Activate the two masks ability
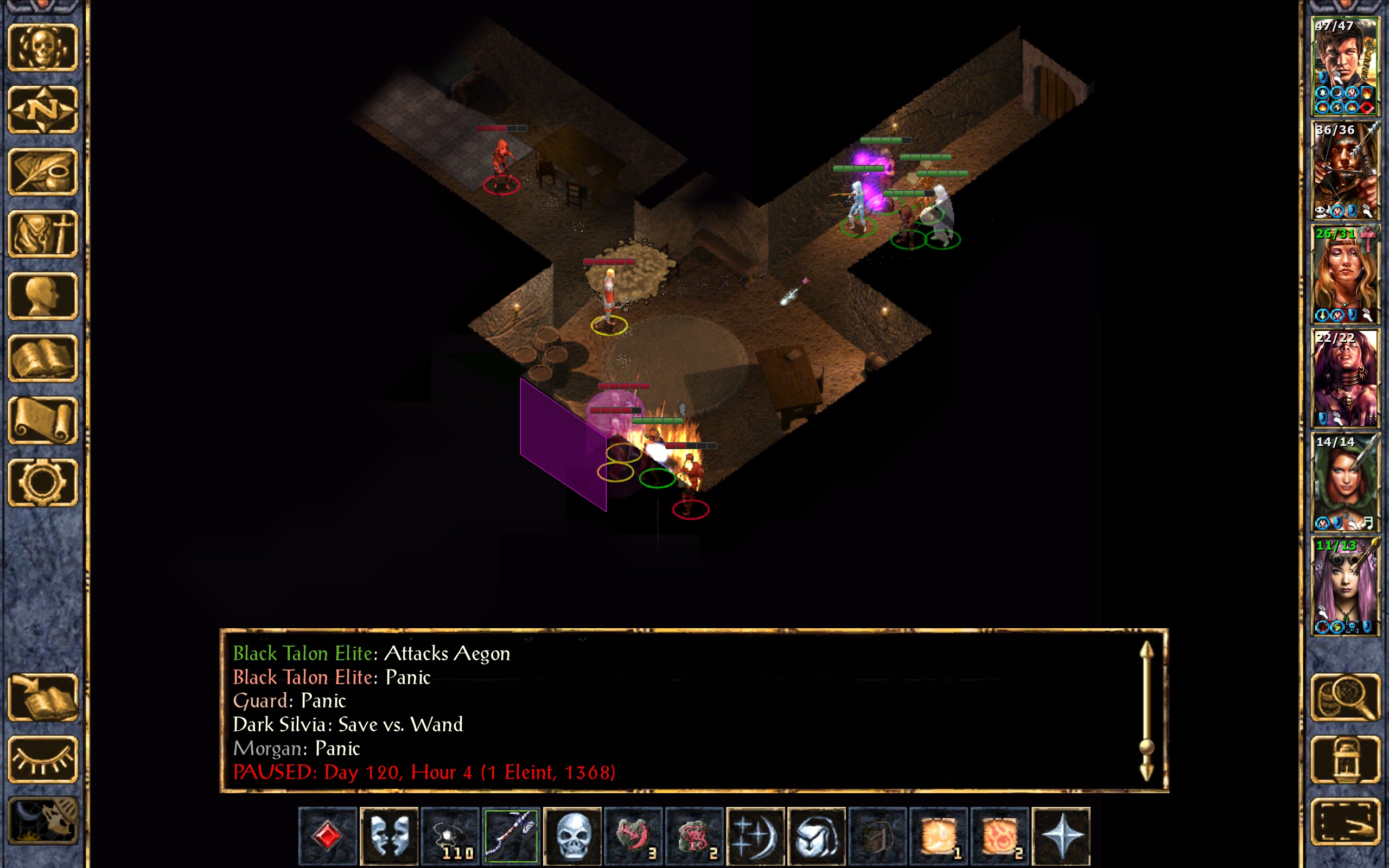The width and height of the screenshot is (1389, 868). 388,836
